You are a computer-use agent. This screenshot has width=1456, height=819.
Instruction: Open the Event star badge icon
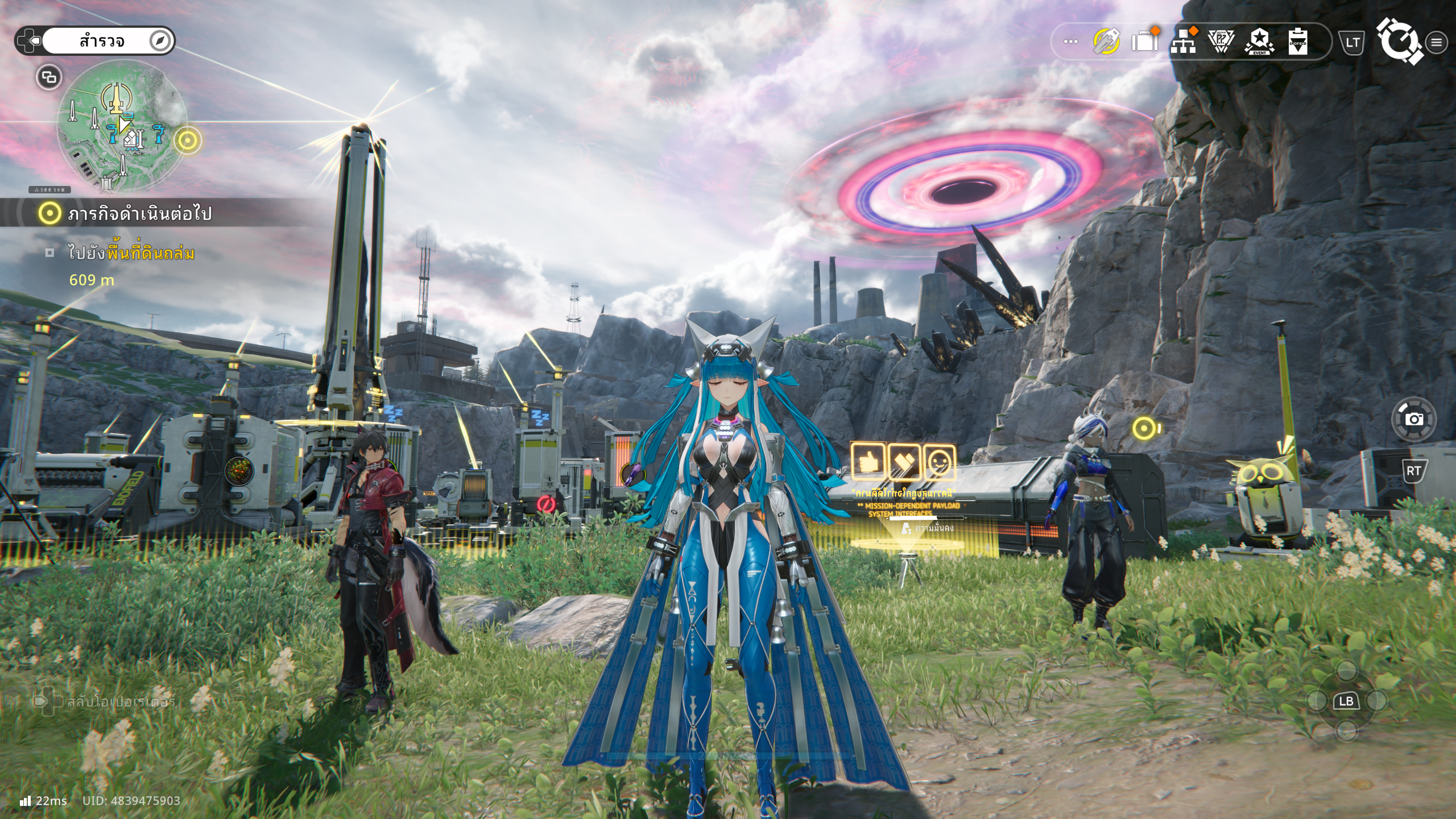click(x=1259, y=42)
